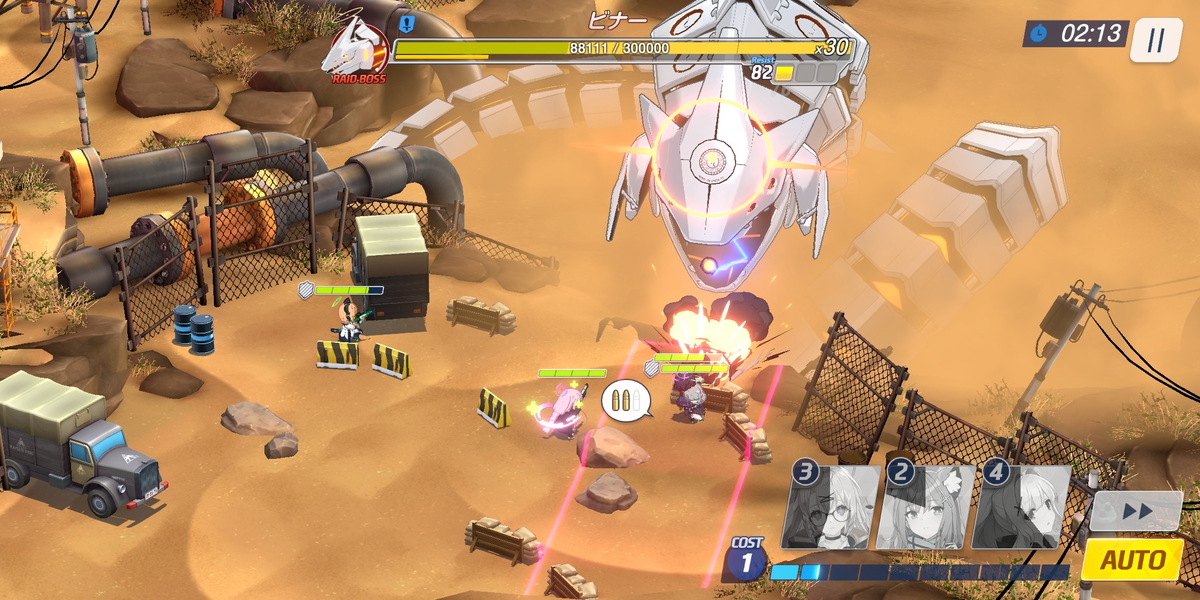
Task: Activate the fast-forward speed button
Action: click(x=1136, y=511)
